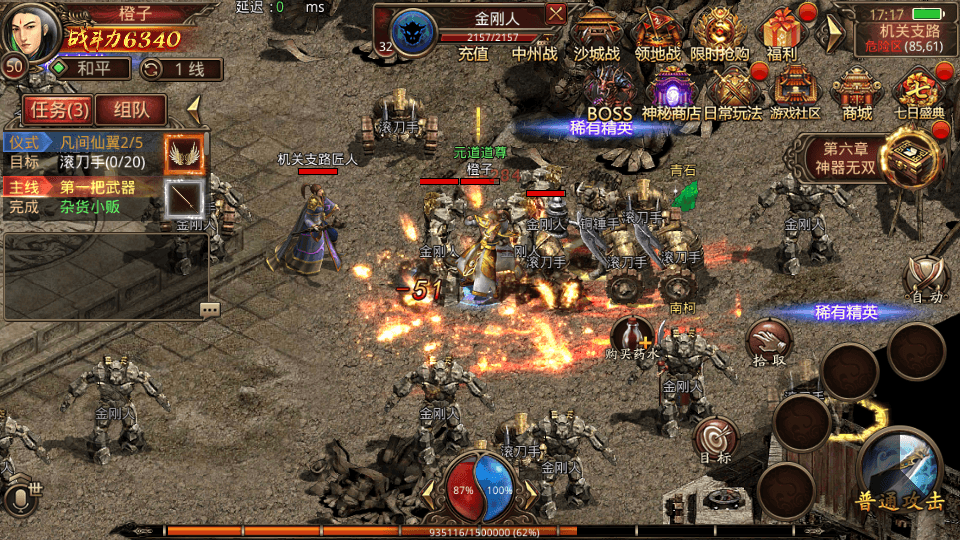Image resolution: width=960 pixels, height=540 pixels.
Task: Open the 七日盛典 seven-day event
Action: (x=918, y=93)
